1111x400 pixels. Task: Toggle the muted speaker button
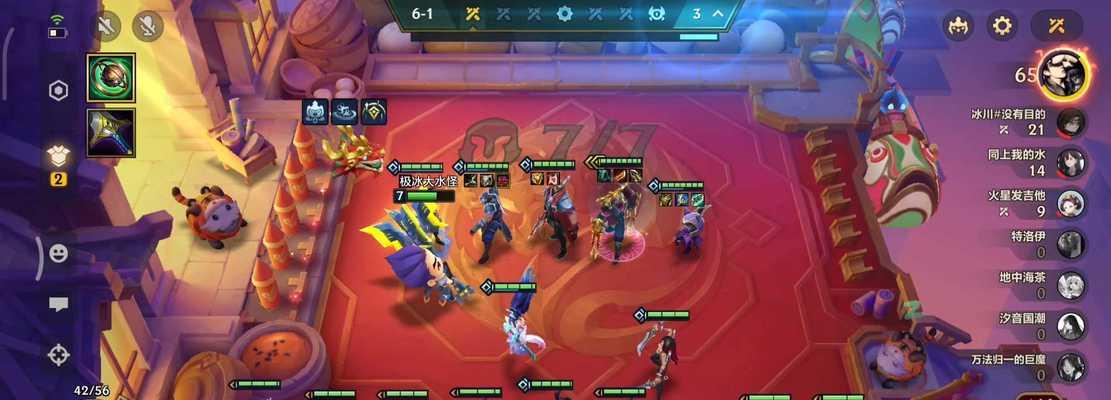point(107,27)
